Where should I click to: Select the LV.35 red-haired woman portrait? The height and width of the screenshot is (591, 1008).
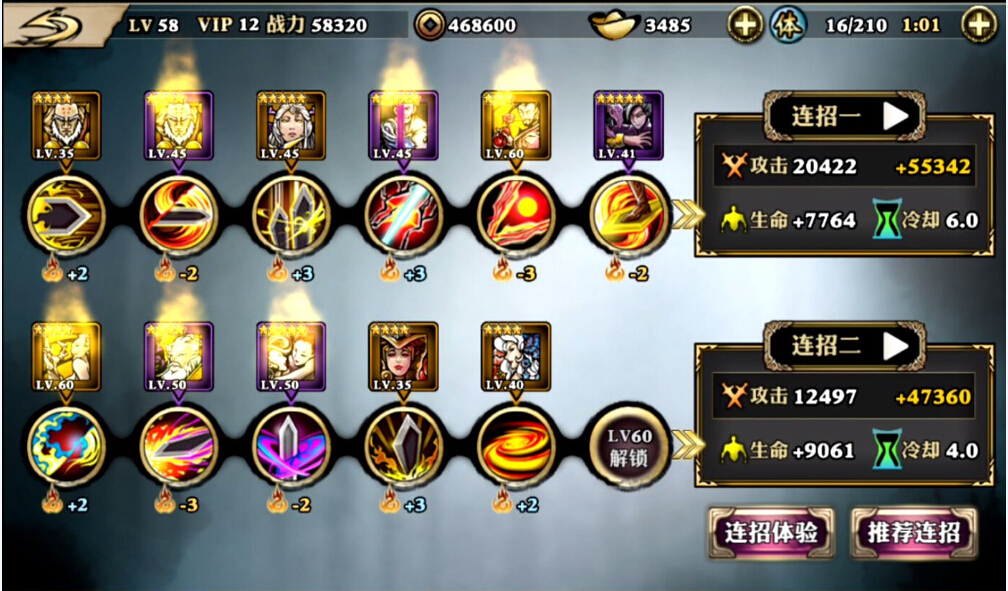coord(402,356)
